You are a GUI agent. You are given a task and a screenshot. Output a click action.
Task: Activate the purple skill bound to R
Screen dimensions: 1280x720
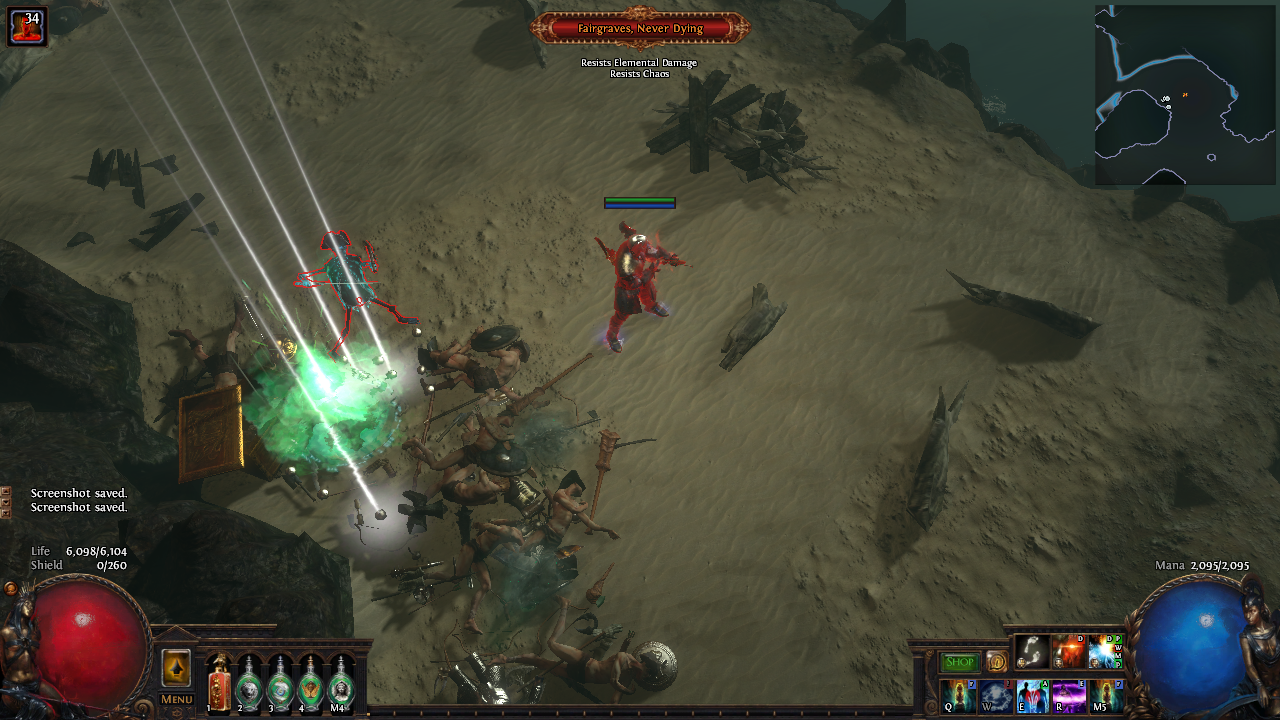click(1069, 695)
